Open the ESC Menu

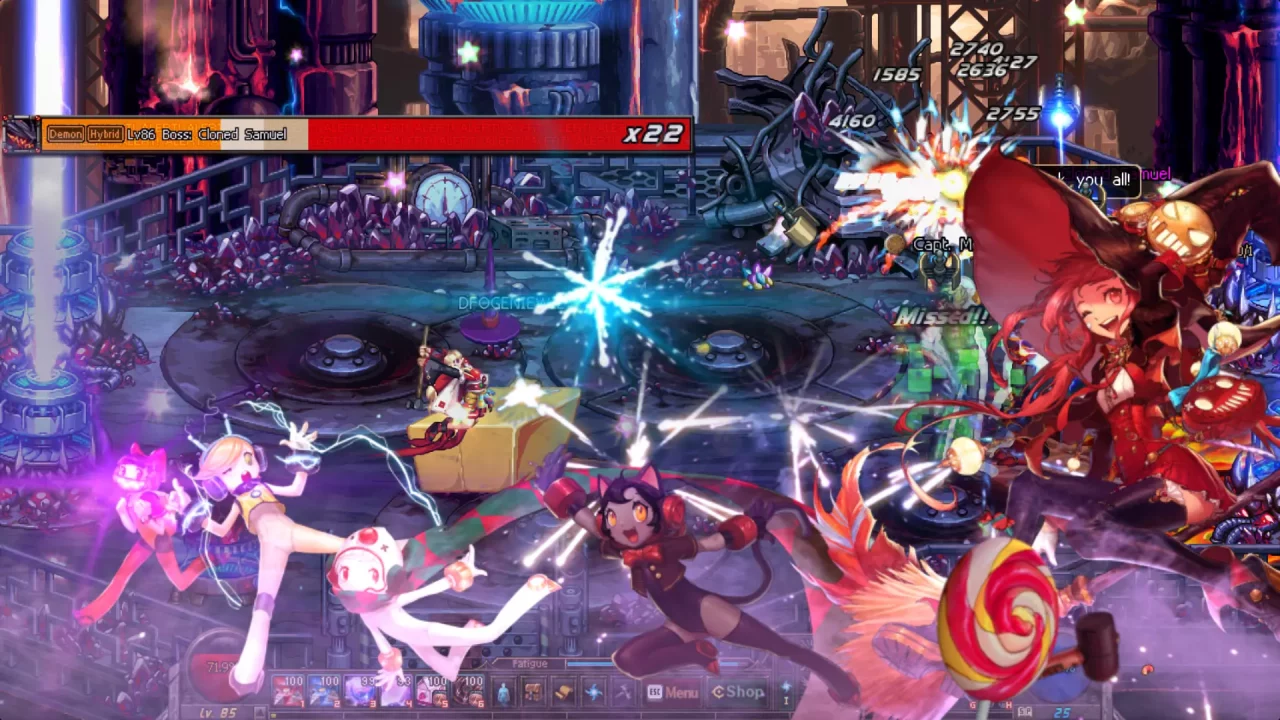pos(674,691)
